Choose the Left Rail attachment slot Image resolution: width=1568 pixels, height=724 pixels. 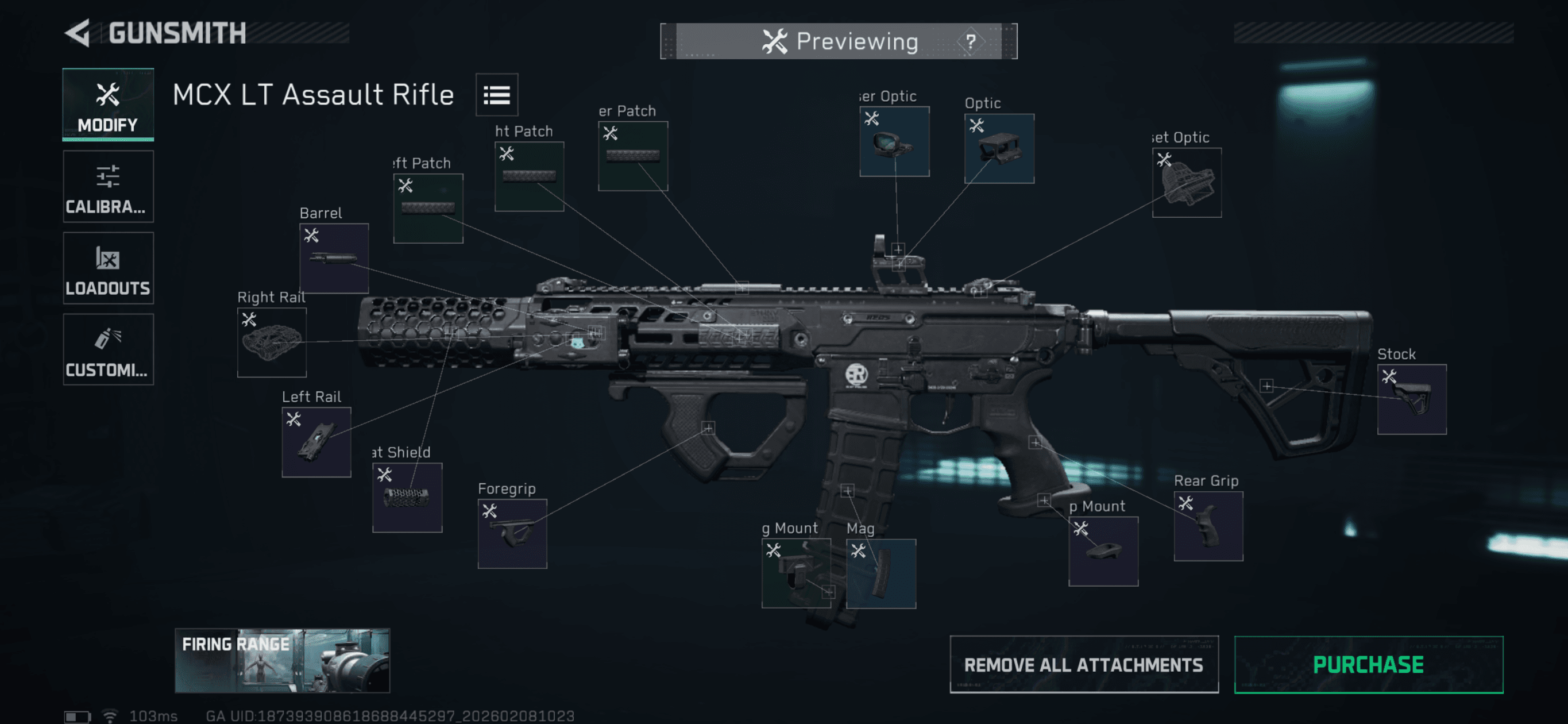point(316,442)
